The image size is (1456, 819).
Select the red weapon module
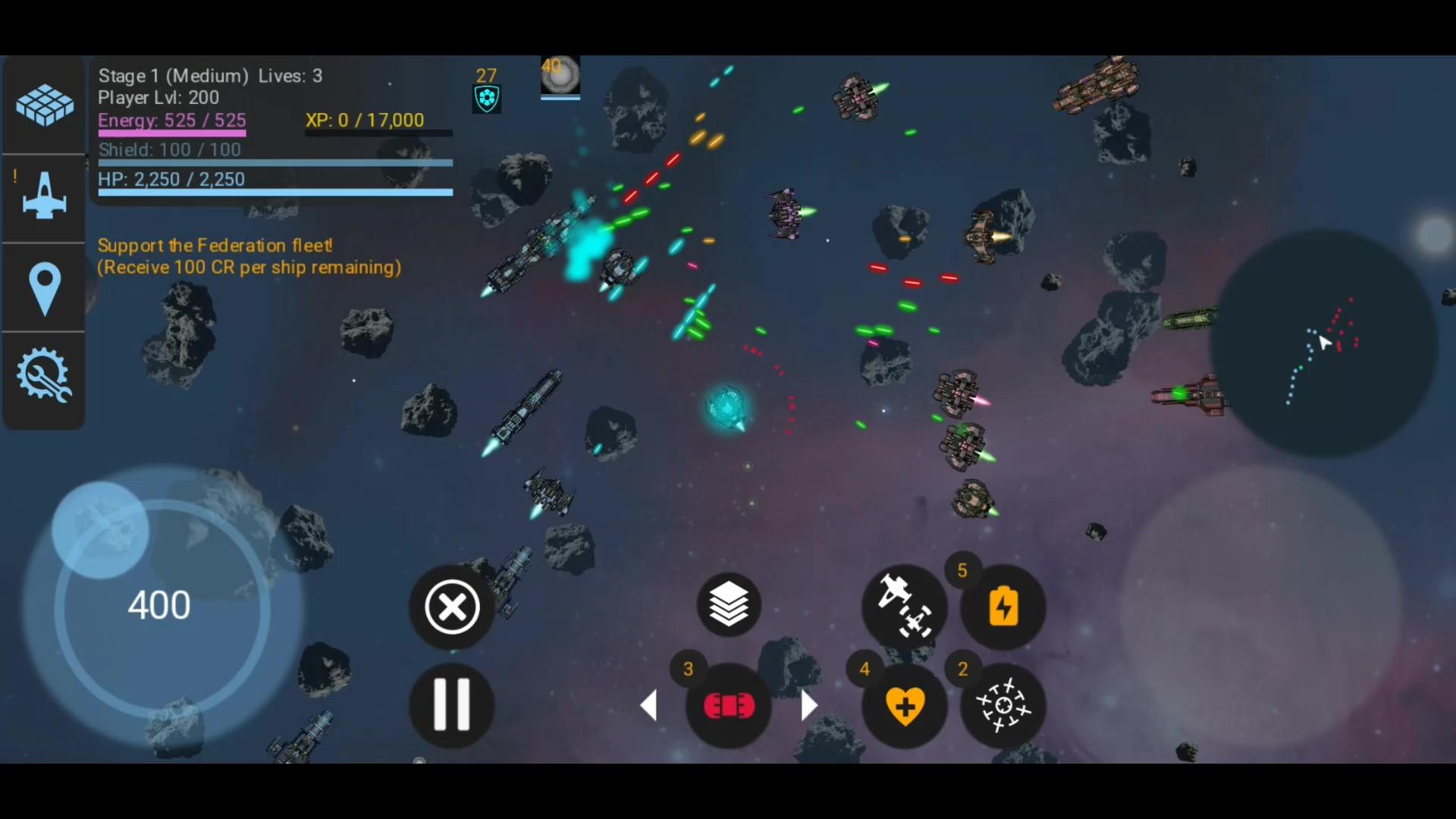click(728, 705)
